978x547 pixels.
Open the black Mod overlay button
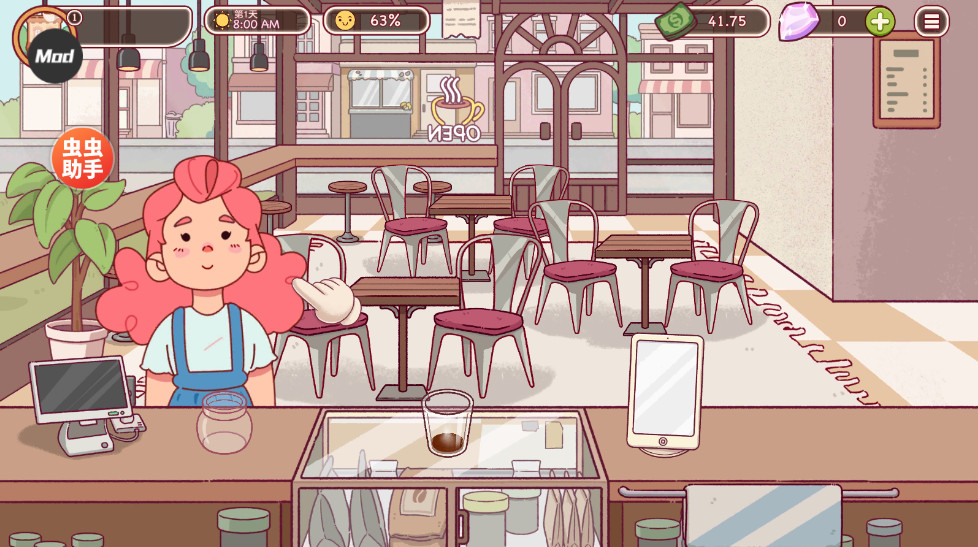(x=54, y=56)
